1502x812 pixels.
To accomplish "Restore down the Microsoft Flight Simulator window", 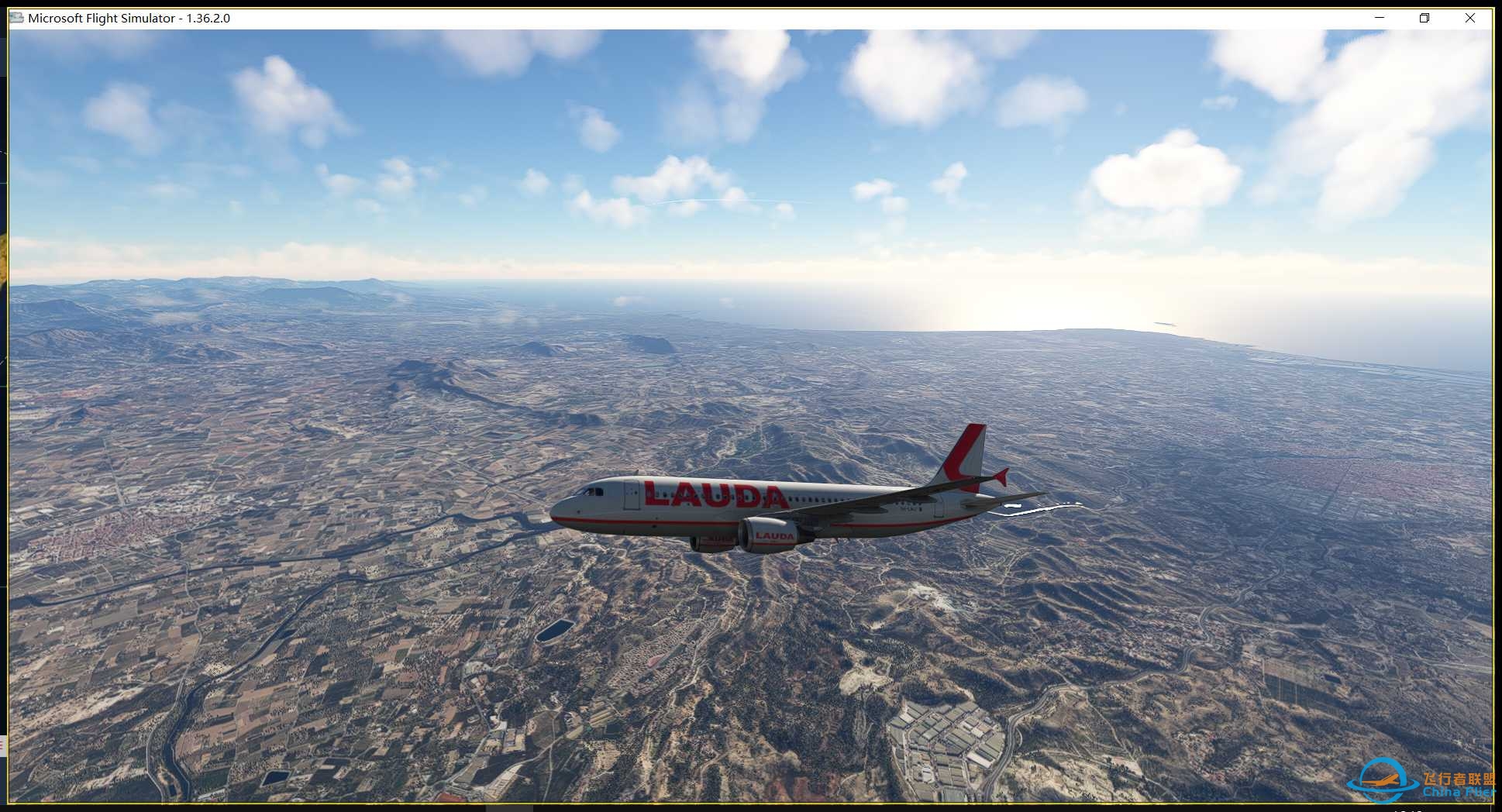I will pos(1424,17).
